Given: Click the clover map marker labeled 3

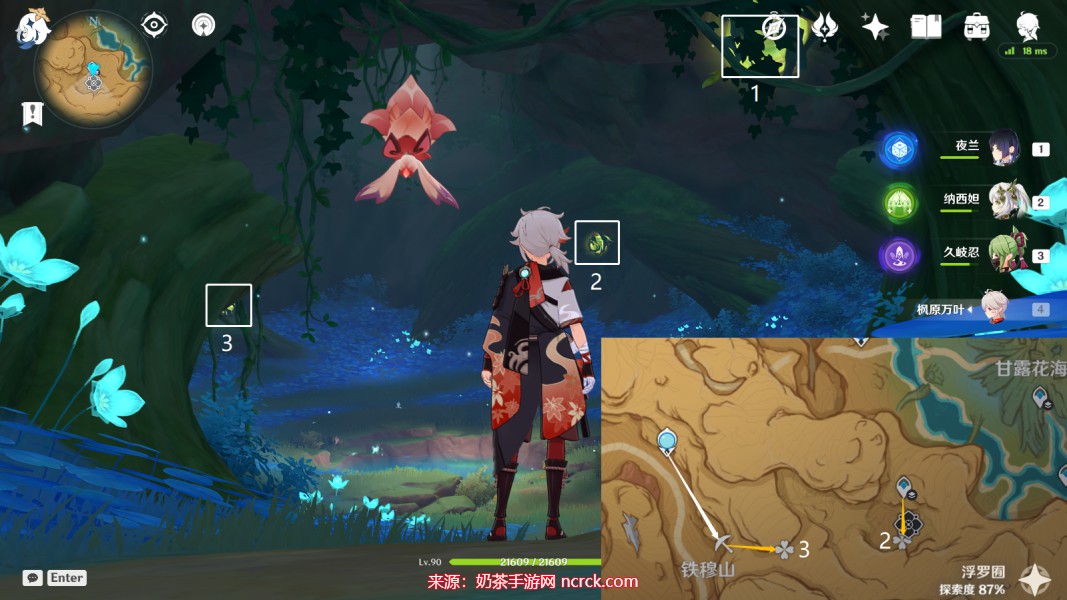Looking at the screenshot, I should pyautogui.click(x=785, y=548).
